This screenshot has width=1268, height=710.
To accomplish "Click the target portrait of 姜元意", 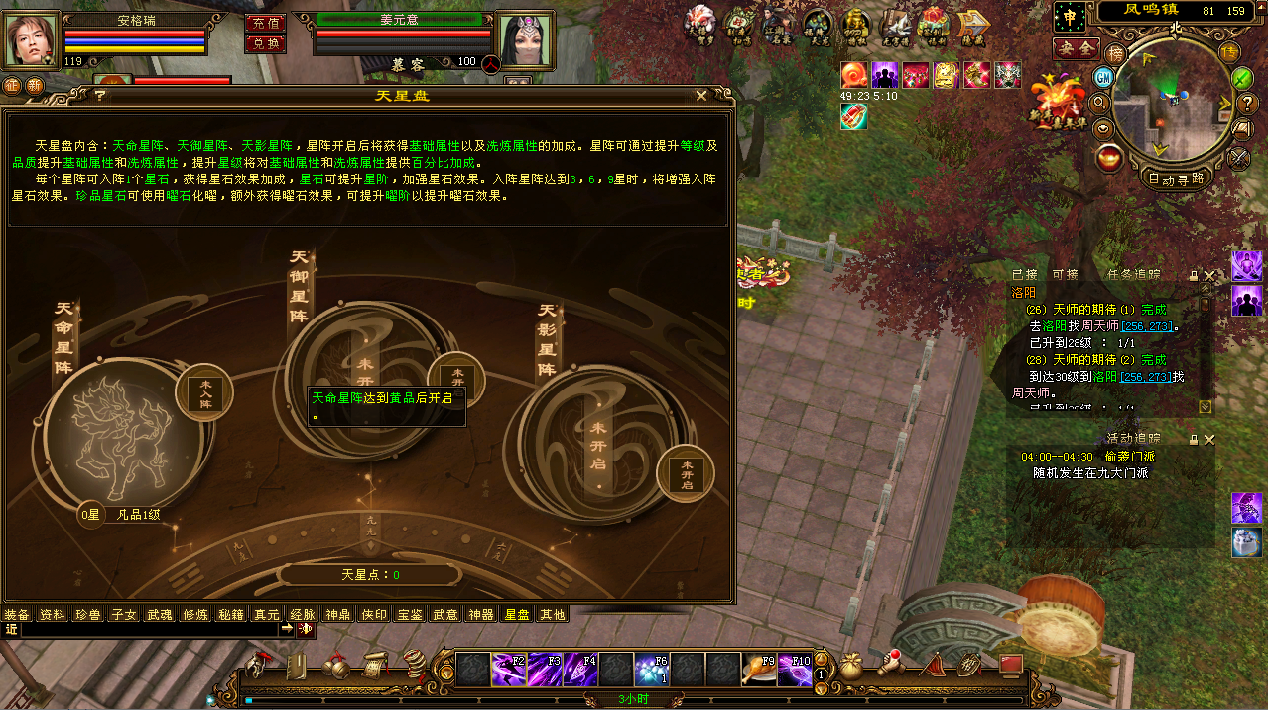I will (525, 39).
